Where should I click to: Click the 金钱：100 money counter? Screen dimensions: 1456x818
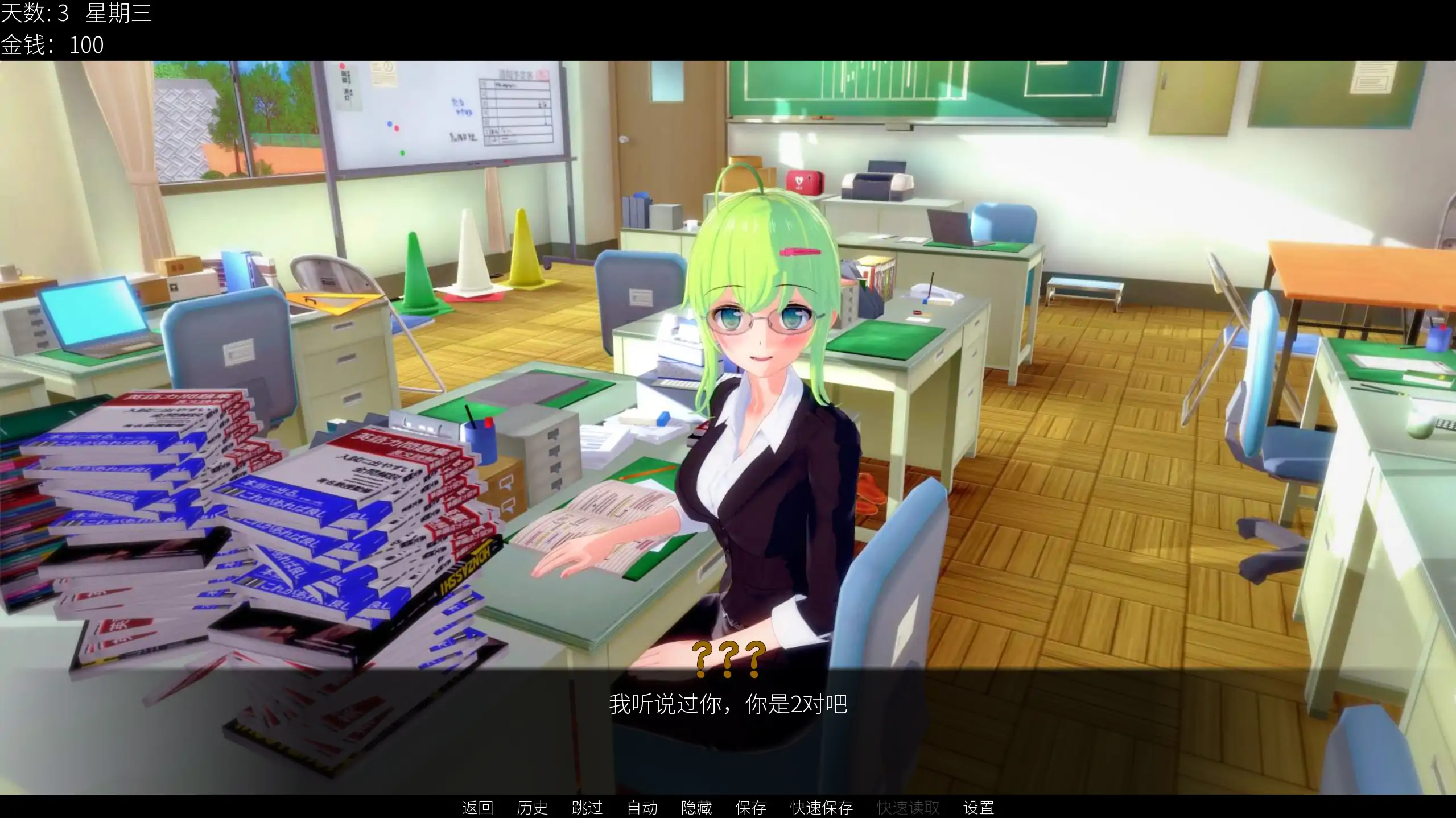tap(53, 44)
